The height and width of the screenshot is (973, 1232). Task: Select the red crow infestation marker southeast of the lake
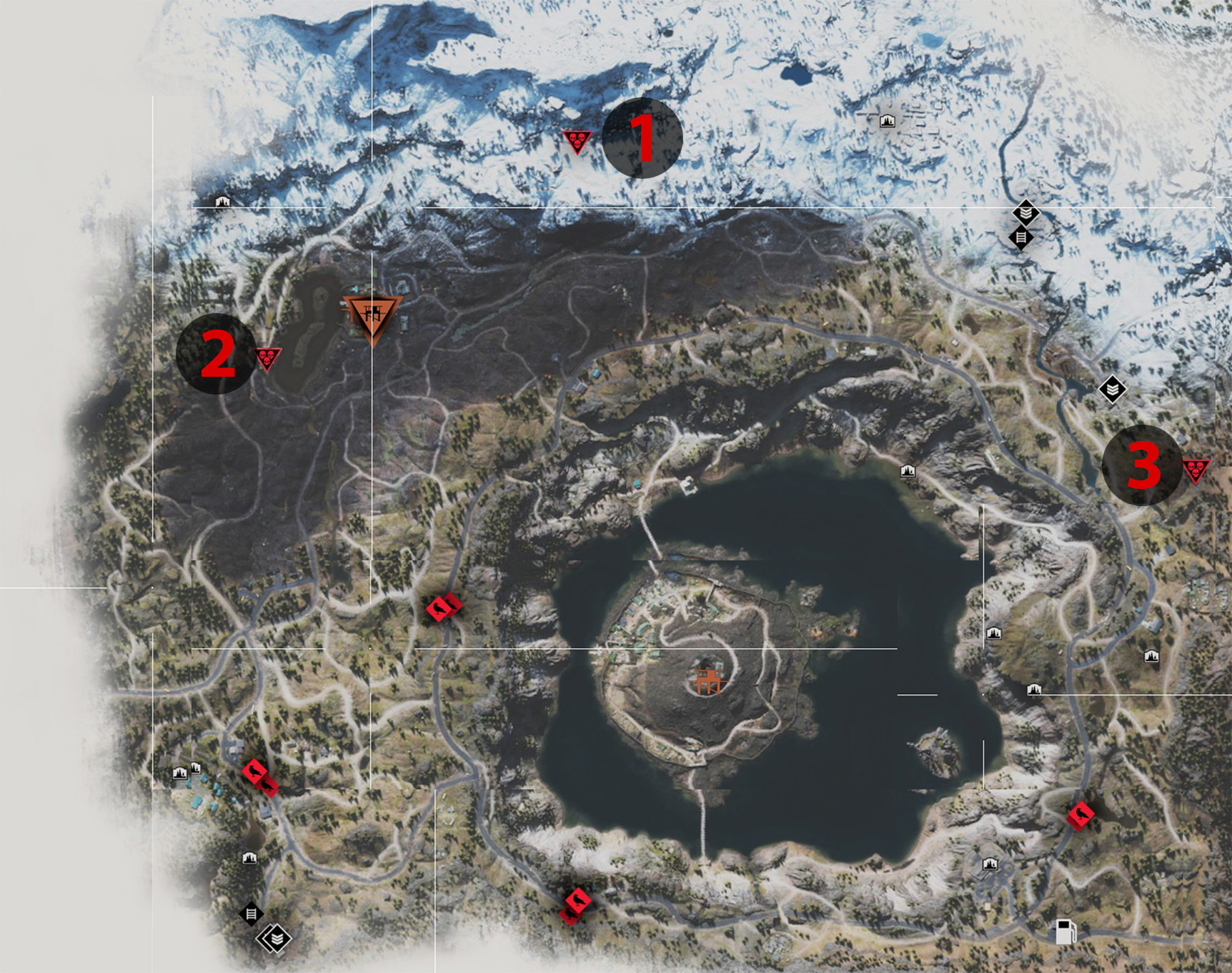(1081, 814)
